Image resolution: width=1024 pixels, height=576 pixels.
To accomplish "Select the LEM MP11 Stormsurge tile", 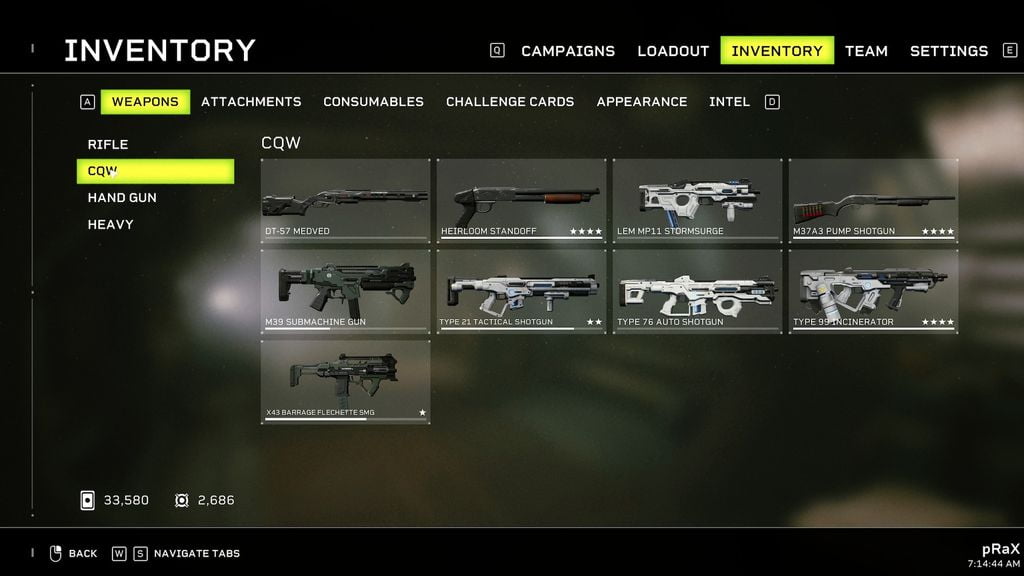I will [697, 200].
